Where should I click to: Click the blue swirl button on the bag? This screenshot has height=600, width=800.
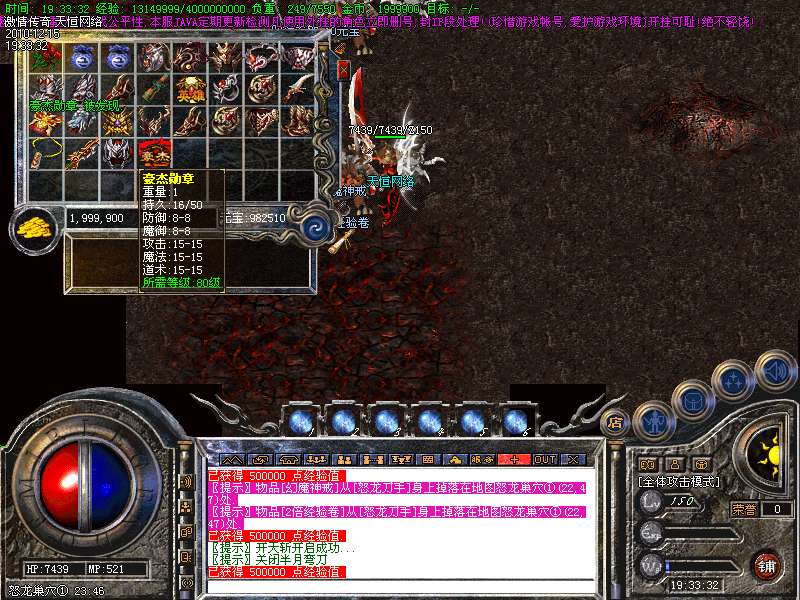pos(317,224)
